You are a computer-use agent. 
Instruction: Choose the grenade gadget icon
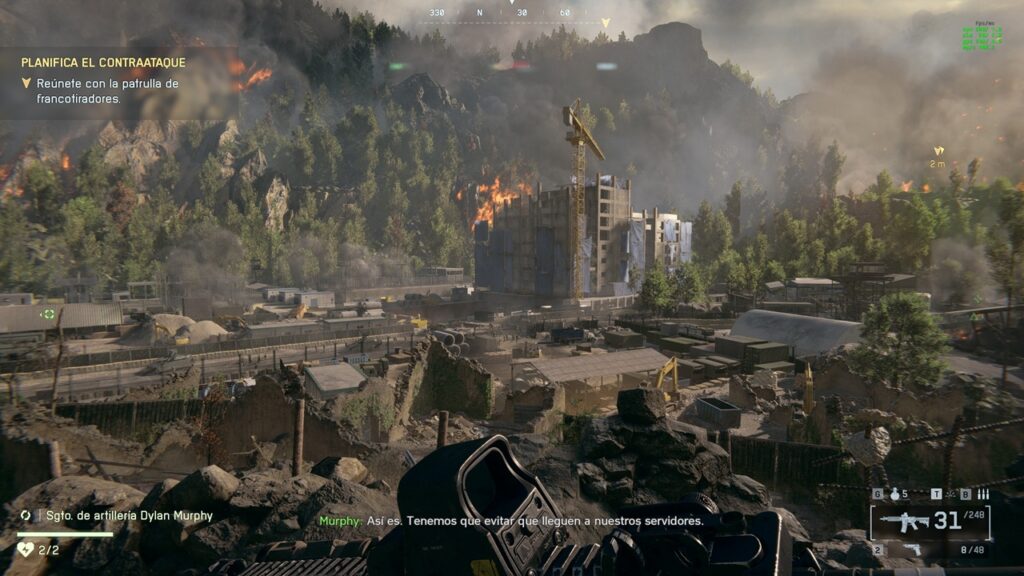[x=893, y=494]
